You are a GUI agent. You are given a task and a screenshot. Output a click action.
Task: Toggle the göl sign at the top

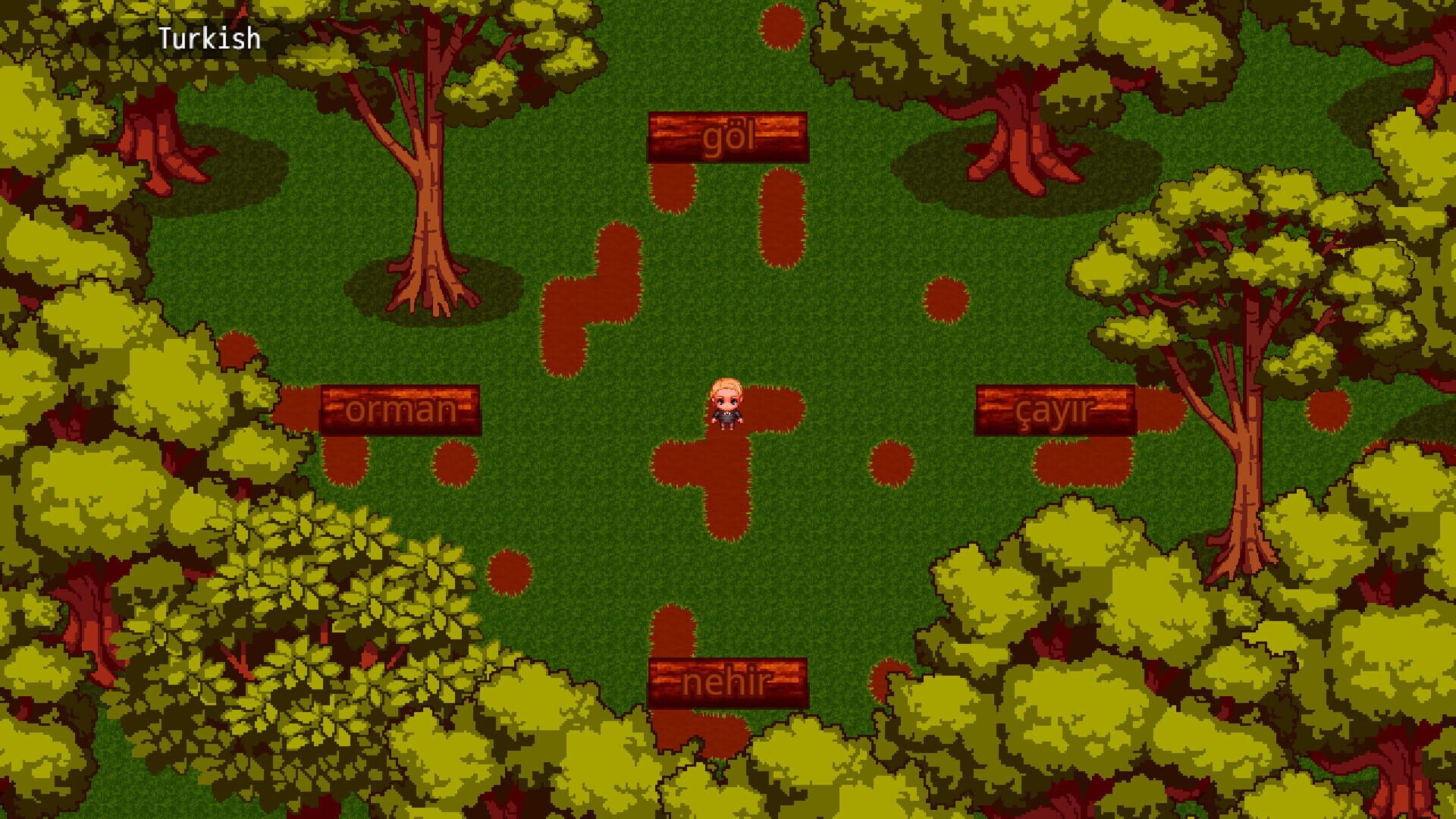728,138
